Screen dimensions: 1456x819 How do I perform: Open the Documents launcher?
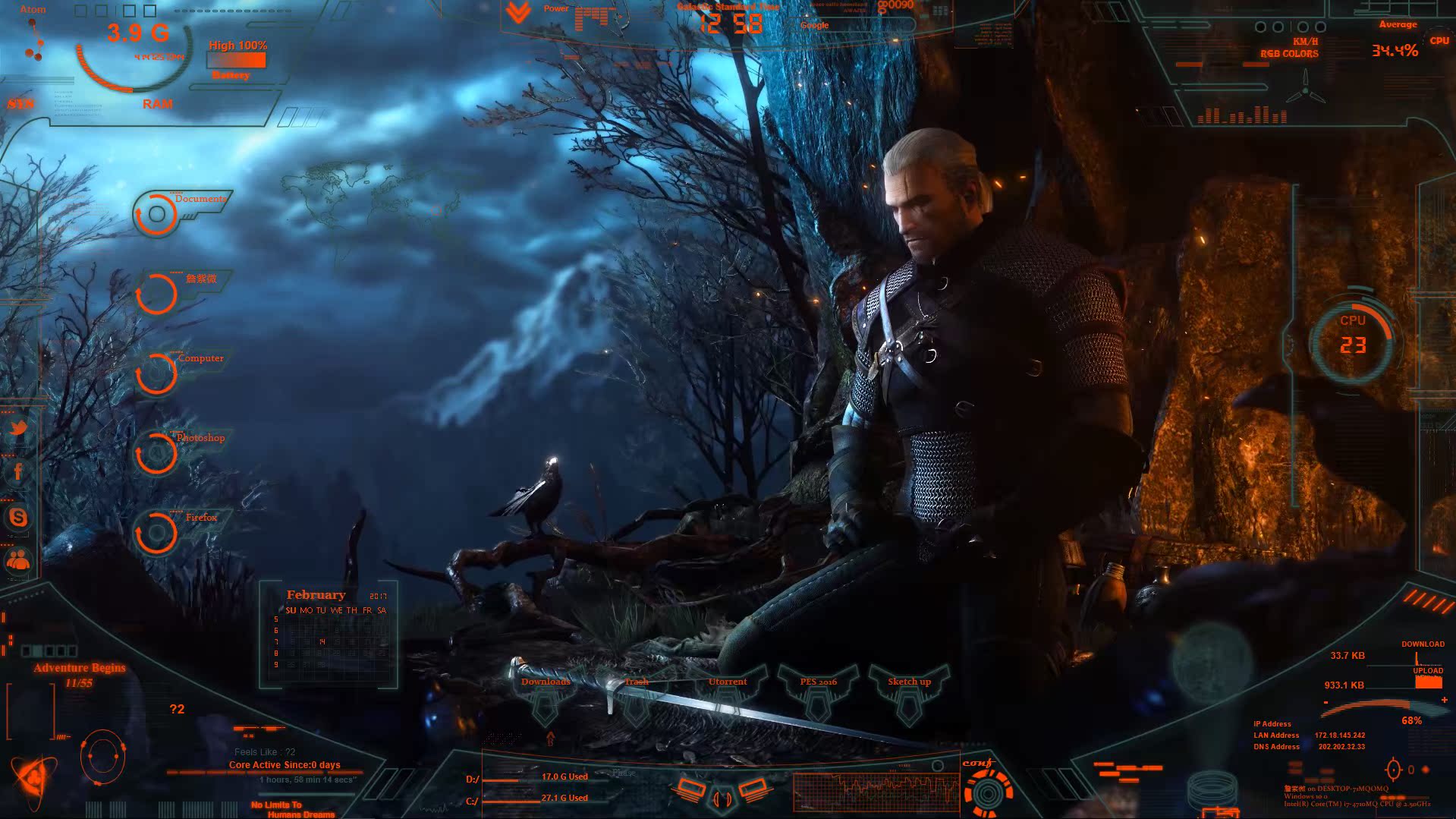point(157,214)
